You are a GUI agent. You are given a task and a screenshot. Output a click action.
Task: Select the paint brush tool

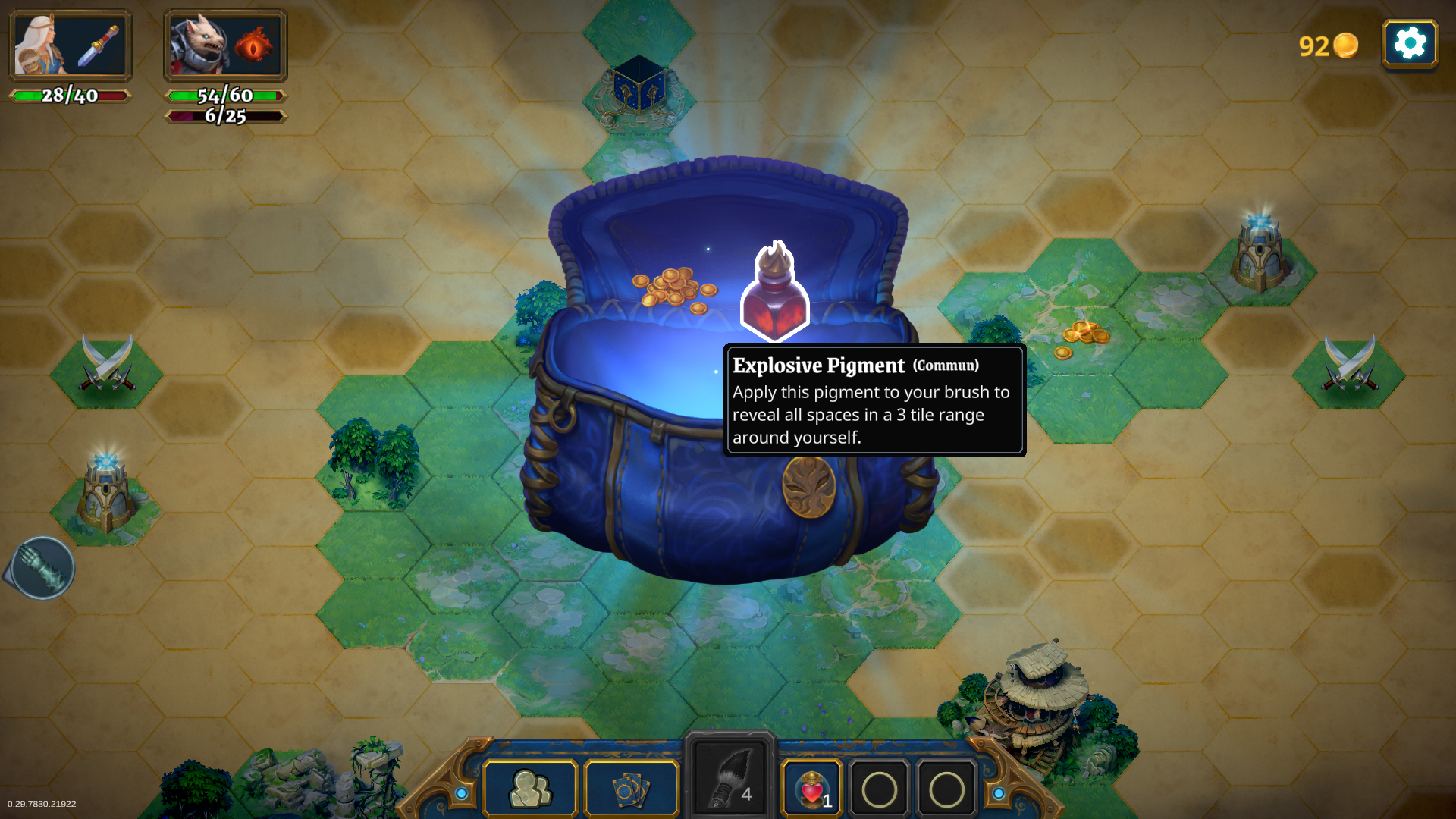coord(729,777)
